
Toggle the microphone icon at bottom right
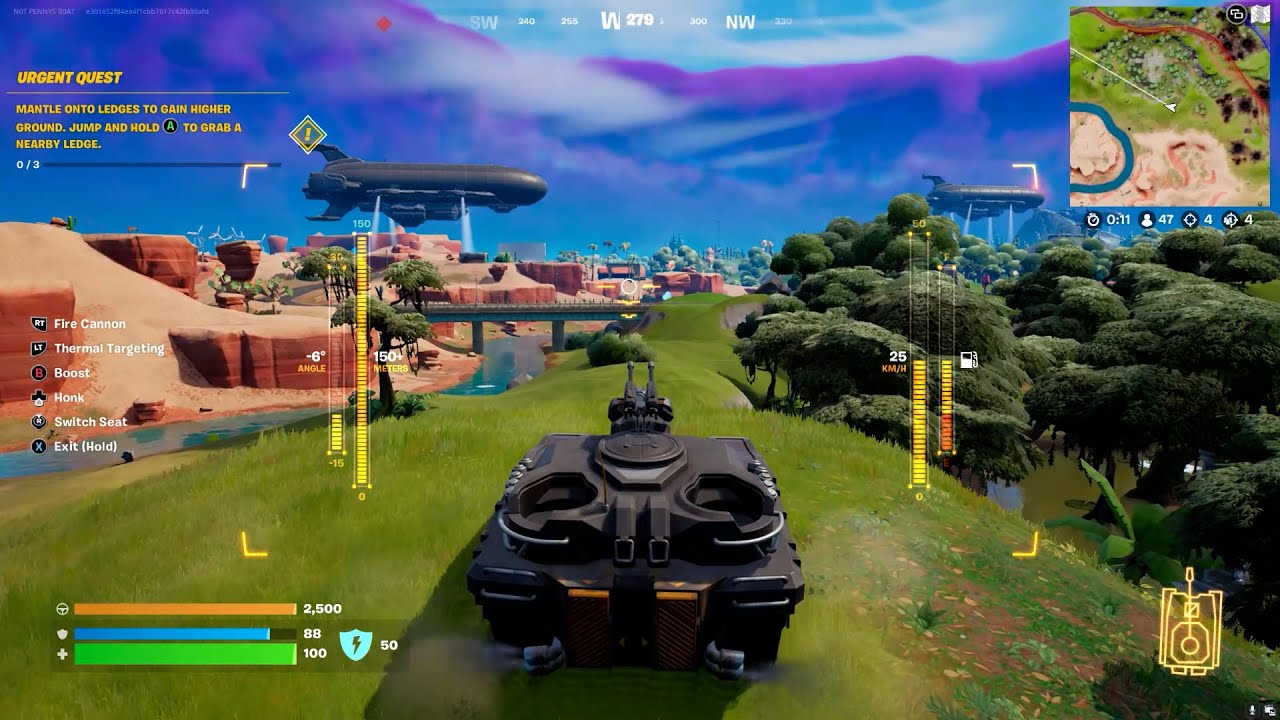1252,709
